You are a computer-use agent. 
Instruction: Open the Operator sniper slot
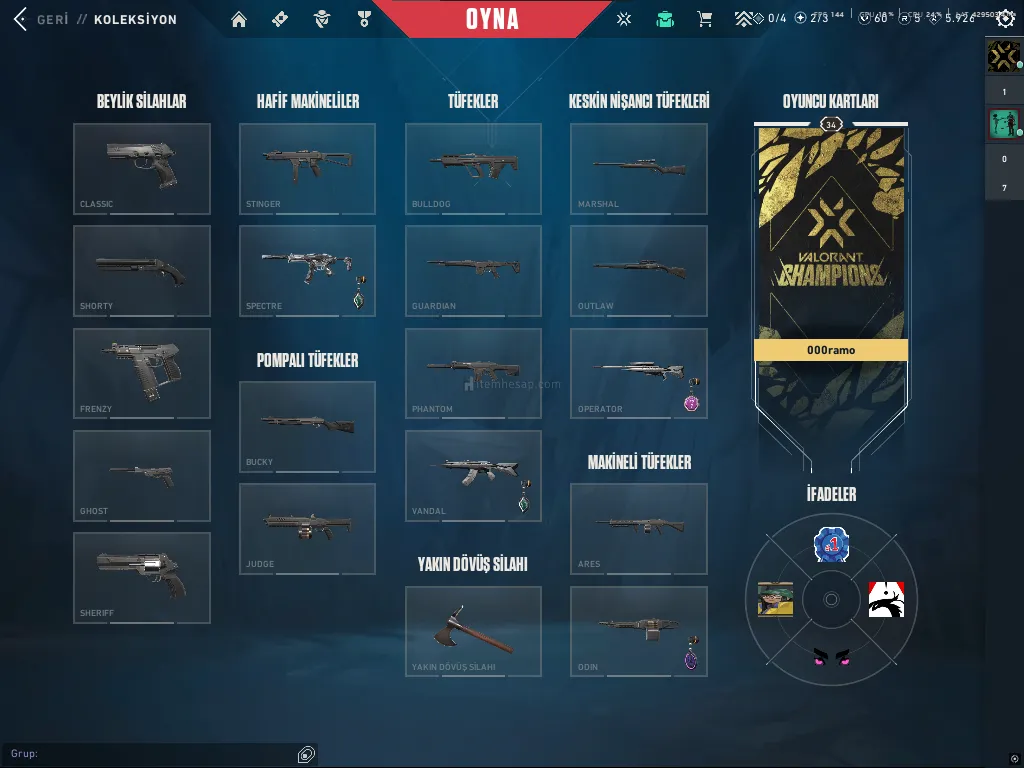coord(638,373)
